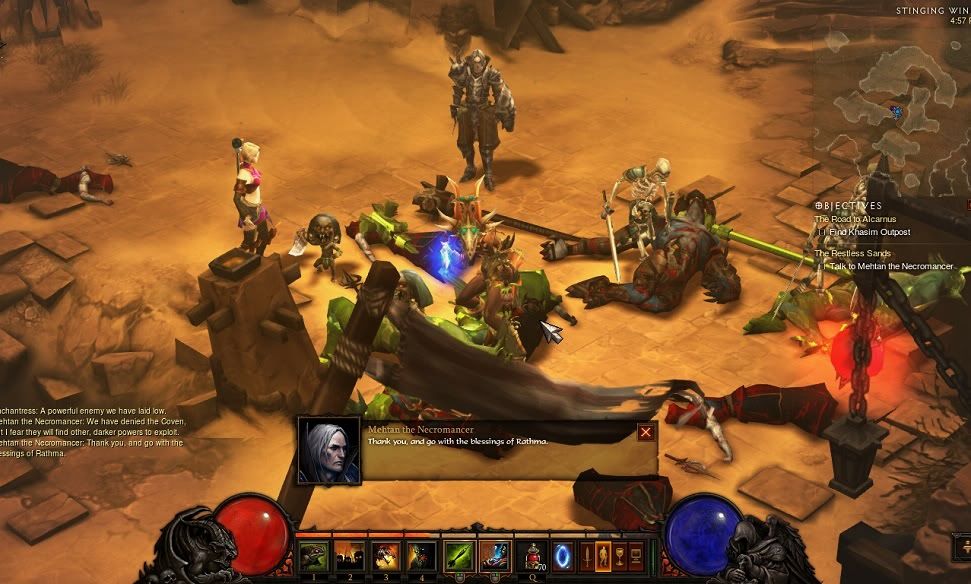Select the green poison dart skill

[459, 556]
